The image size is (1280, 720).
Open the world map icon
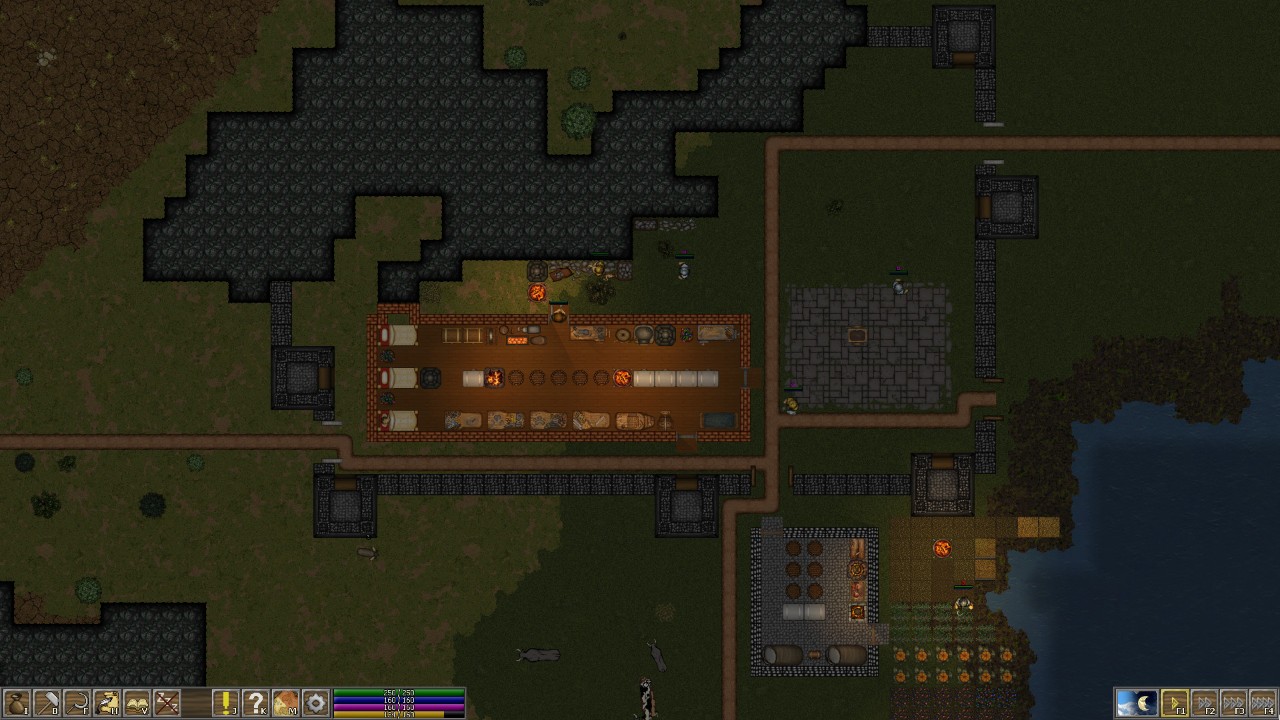(x=286, y=703)
